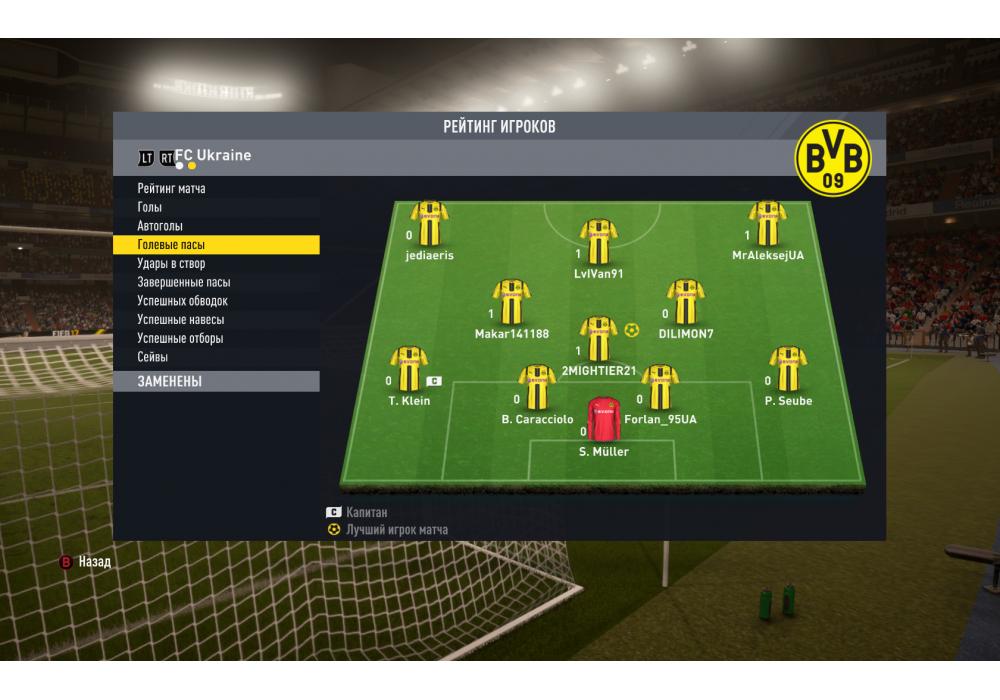Choose player MrAleksejUA on the formation
Image resolution: width=1000 pixels, height=700 pixels.
point(767,224)
